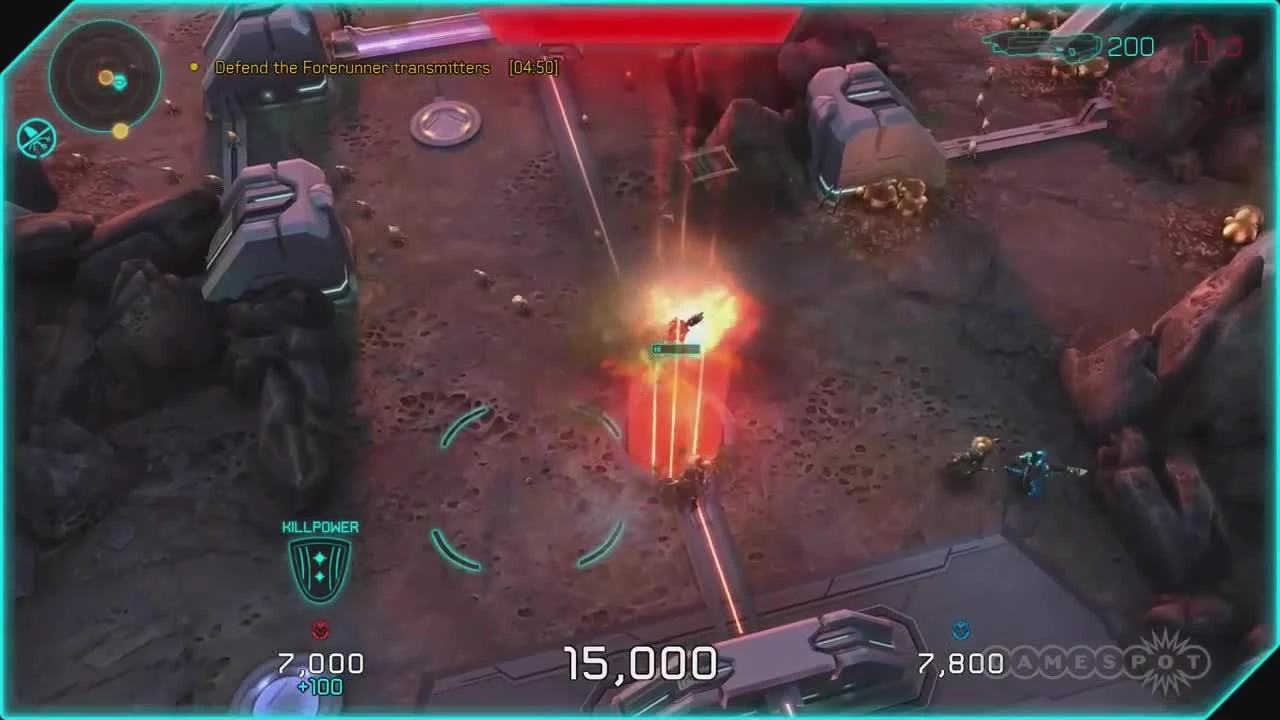Image resolution: width=1280 pixels, height=720 pixels.
Task: Click the 15,000 center score display
Action: (x=640, y=663)
